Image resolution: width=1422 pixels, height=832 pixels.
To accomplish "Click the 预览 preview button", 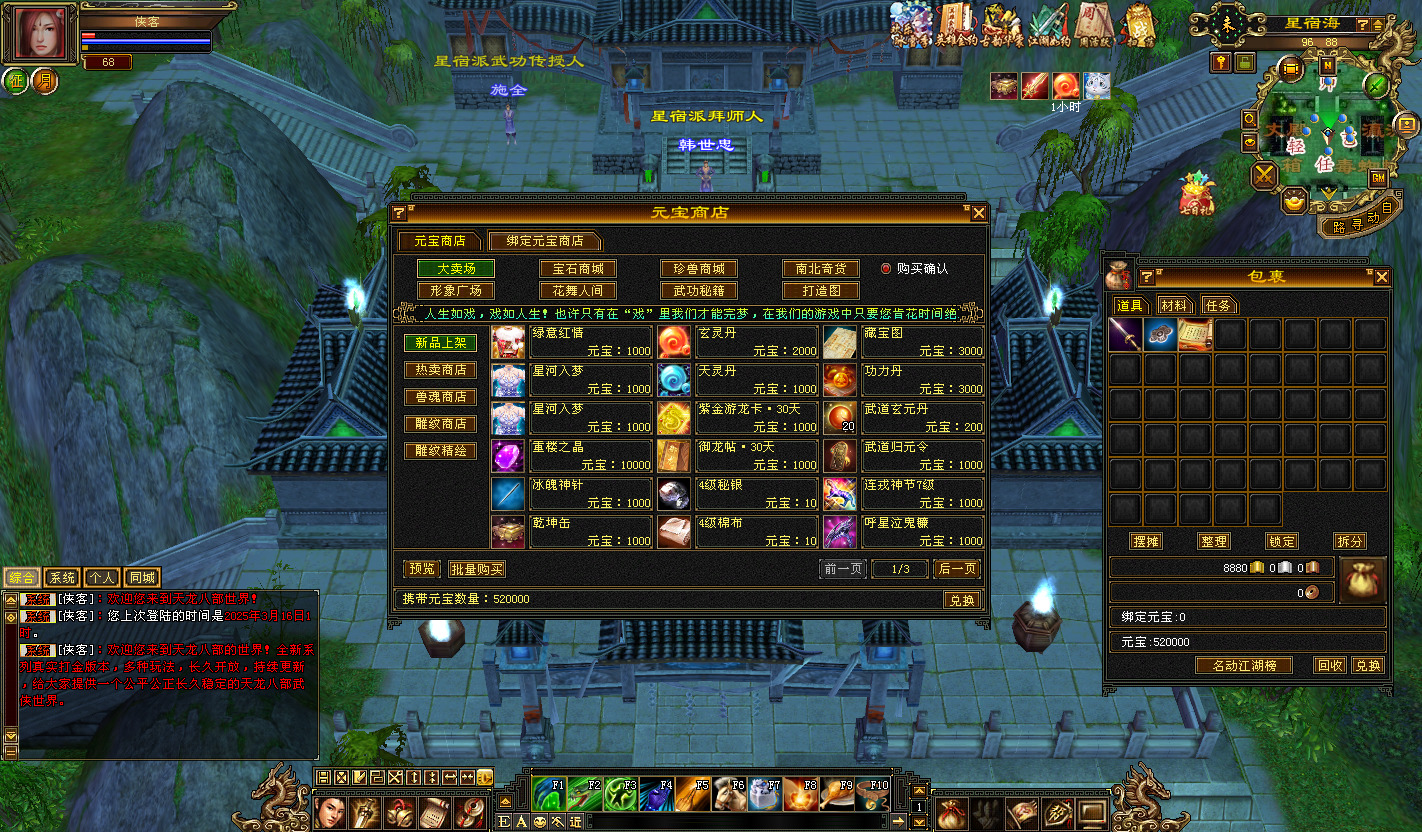I will [x=421, y=569].
